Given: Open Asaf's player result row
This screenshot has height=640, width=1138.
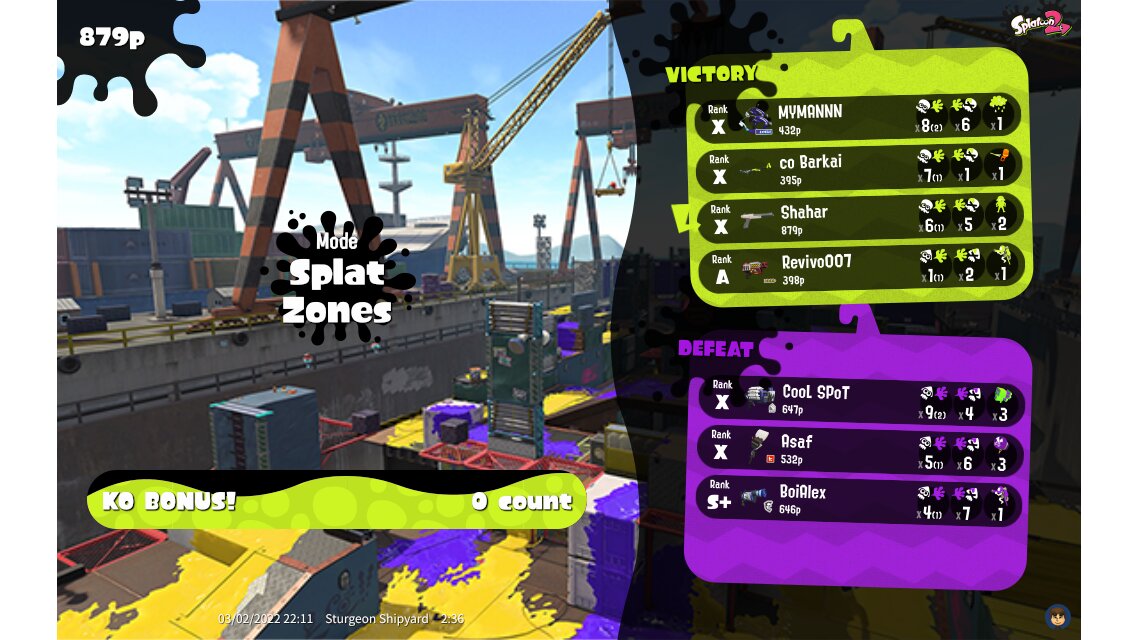Looking at the screenshot, I should 858,450.
